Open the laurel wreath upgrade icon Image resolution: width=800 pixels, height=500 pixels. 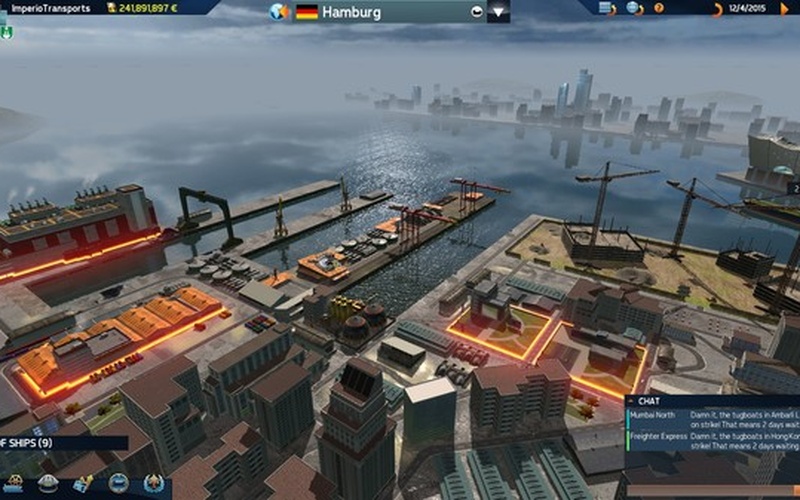[x=153, y=484]
